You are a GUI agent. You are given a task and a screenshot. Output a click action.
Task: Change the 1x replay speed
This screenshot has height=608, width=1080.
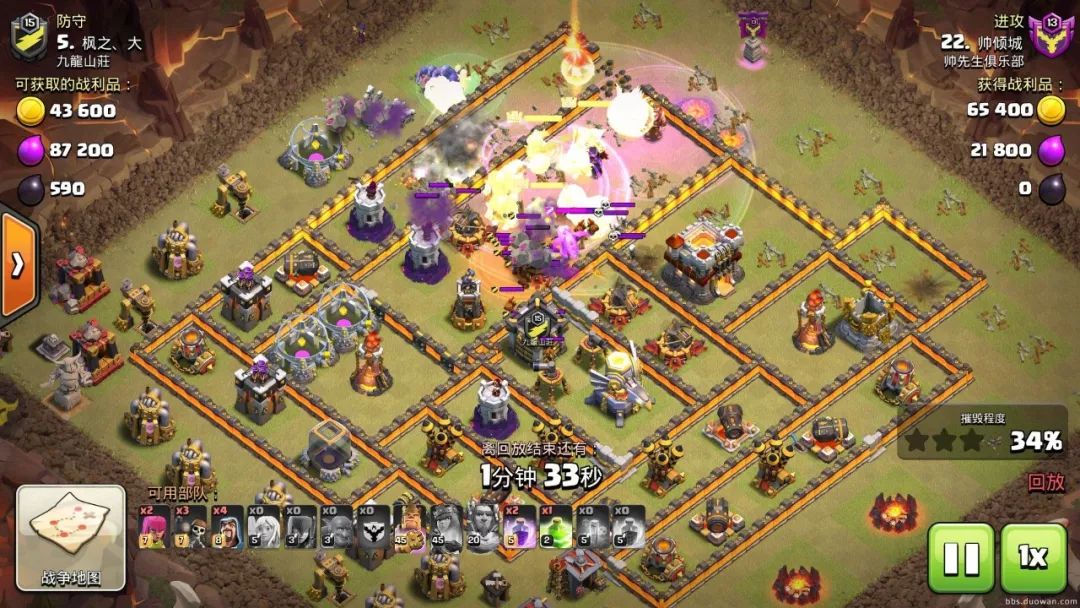(x=1033, y=558)
